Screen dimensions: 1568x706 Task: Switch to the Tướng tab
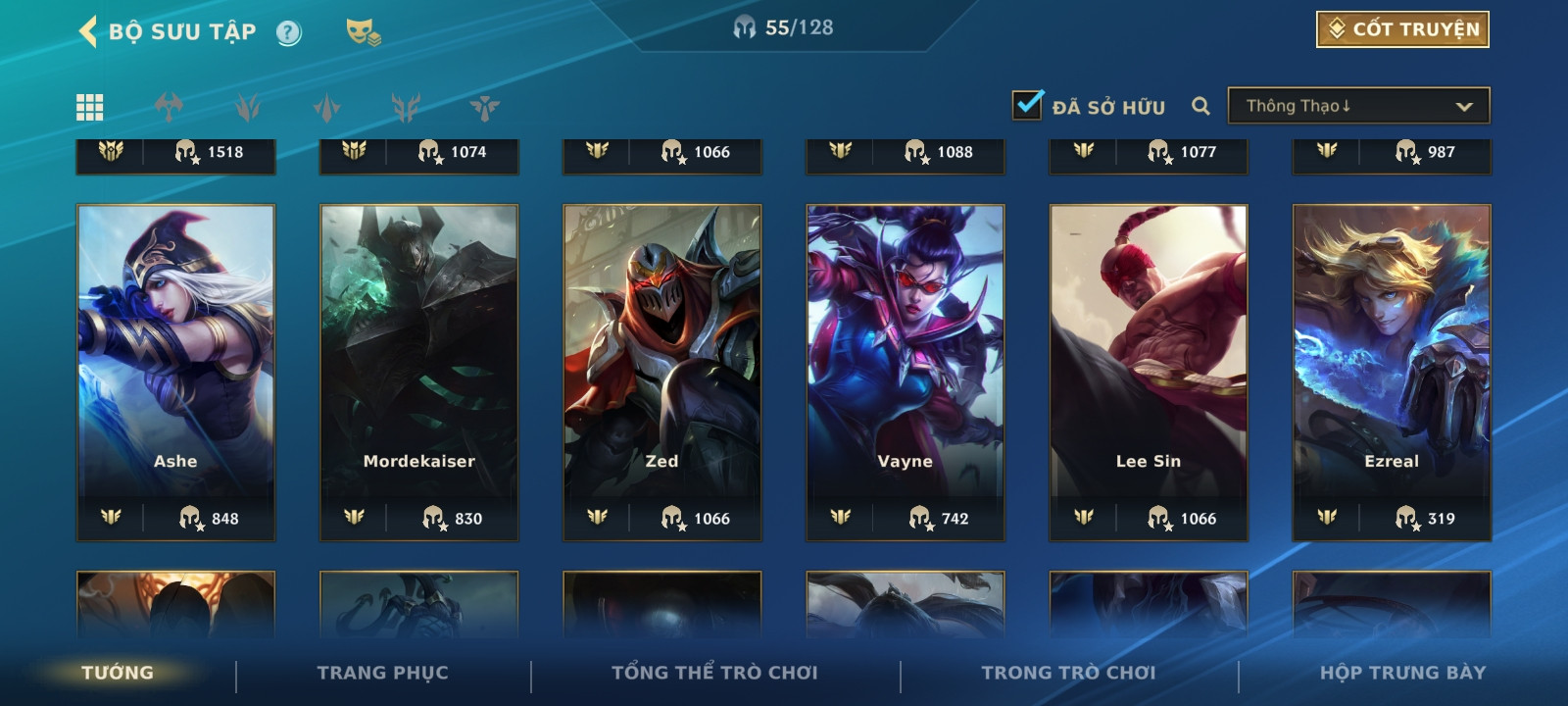click(118, 673)
